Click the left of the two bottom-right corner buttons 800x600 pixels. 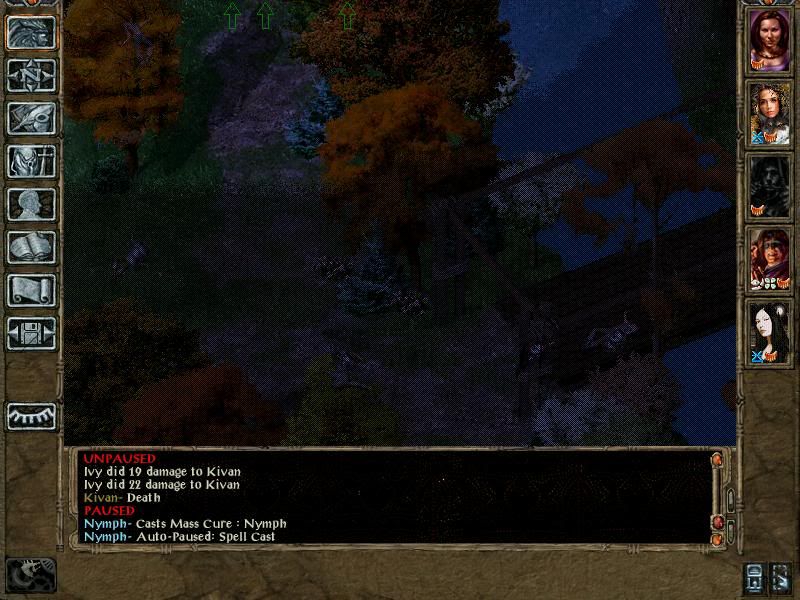753,578
